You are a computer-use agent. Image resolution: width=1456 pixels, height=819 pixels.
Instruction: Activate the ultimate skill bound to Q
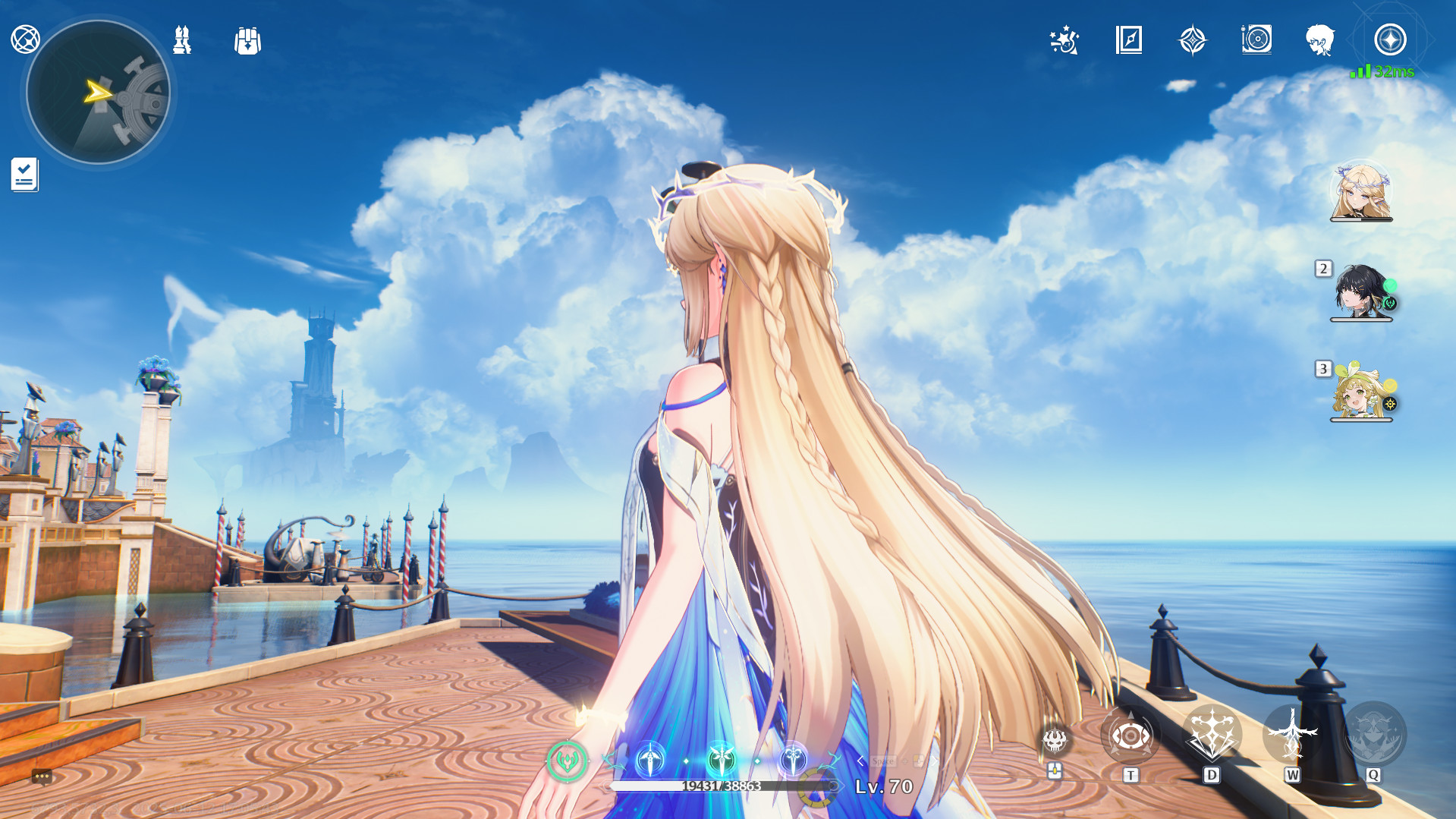coord(1372,734)
